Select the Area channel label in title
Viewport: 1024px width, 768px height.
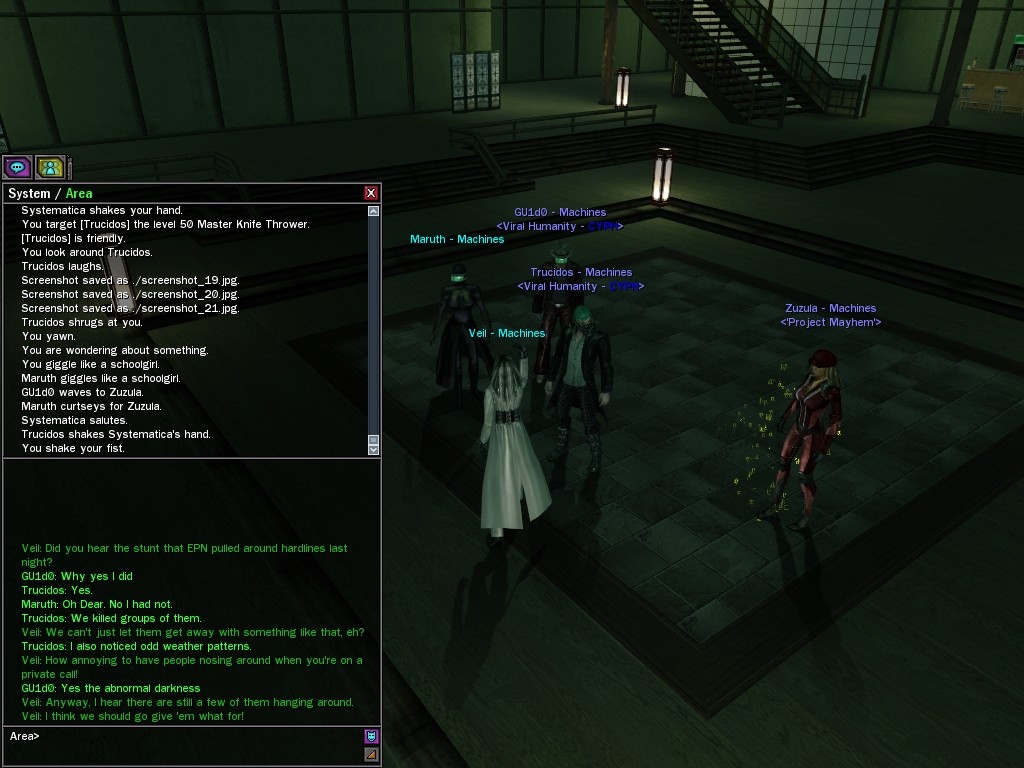pyautogui.click(x=79, y=193)
